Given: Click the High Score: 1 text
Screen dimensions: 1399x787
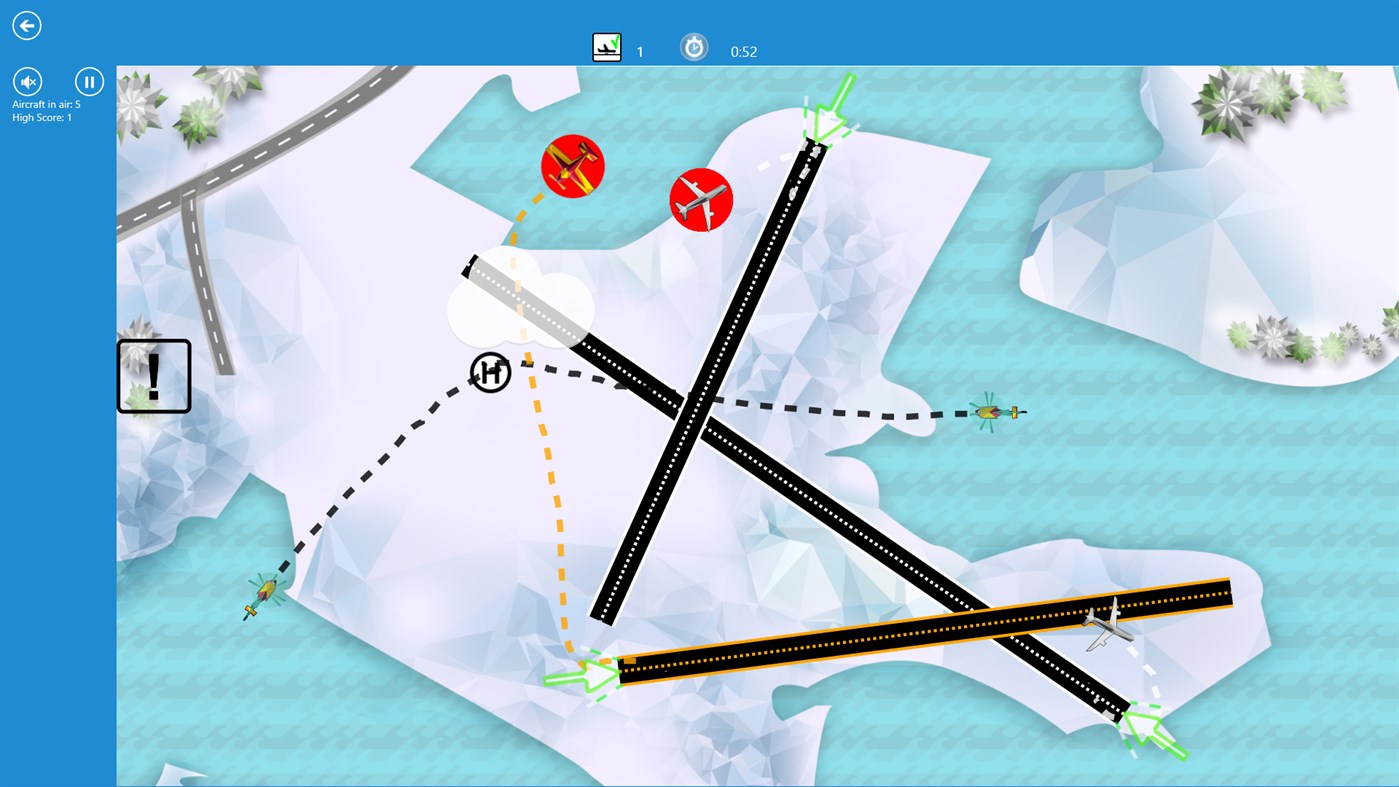Looking at the screenshot, I should (40, 117).
